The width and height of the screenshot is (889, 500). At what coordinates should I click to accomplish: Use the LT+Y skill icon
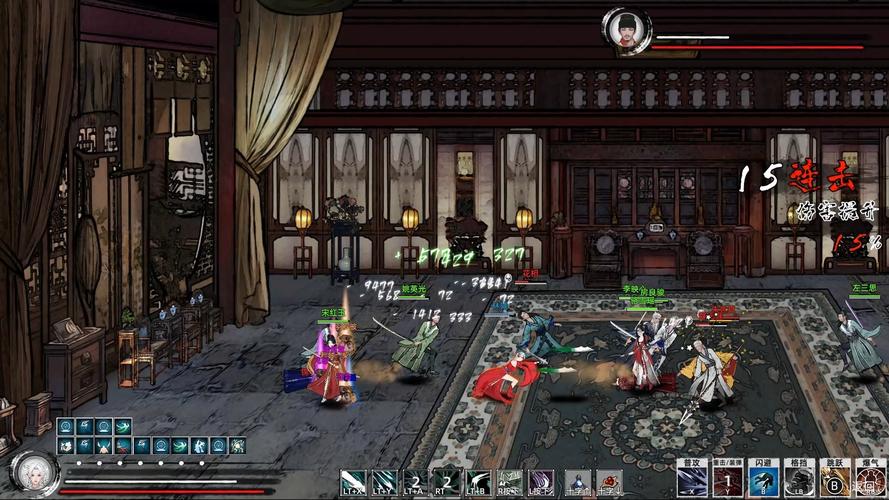(x=384, y=482)
